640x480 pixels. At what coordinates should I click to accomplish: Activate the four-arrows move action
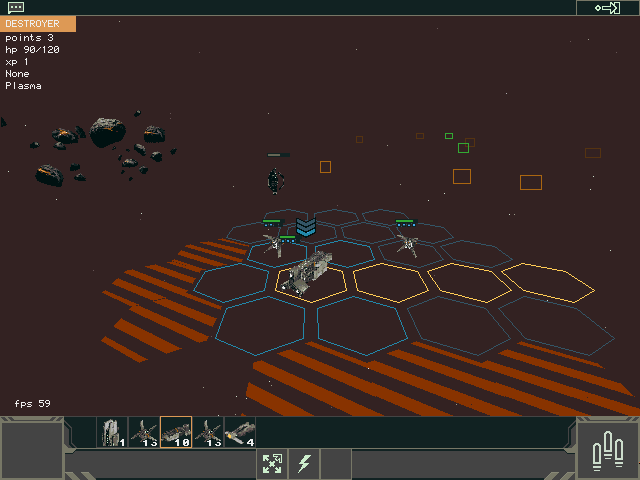272,464
